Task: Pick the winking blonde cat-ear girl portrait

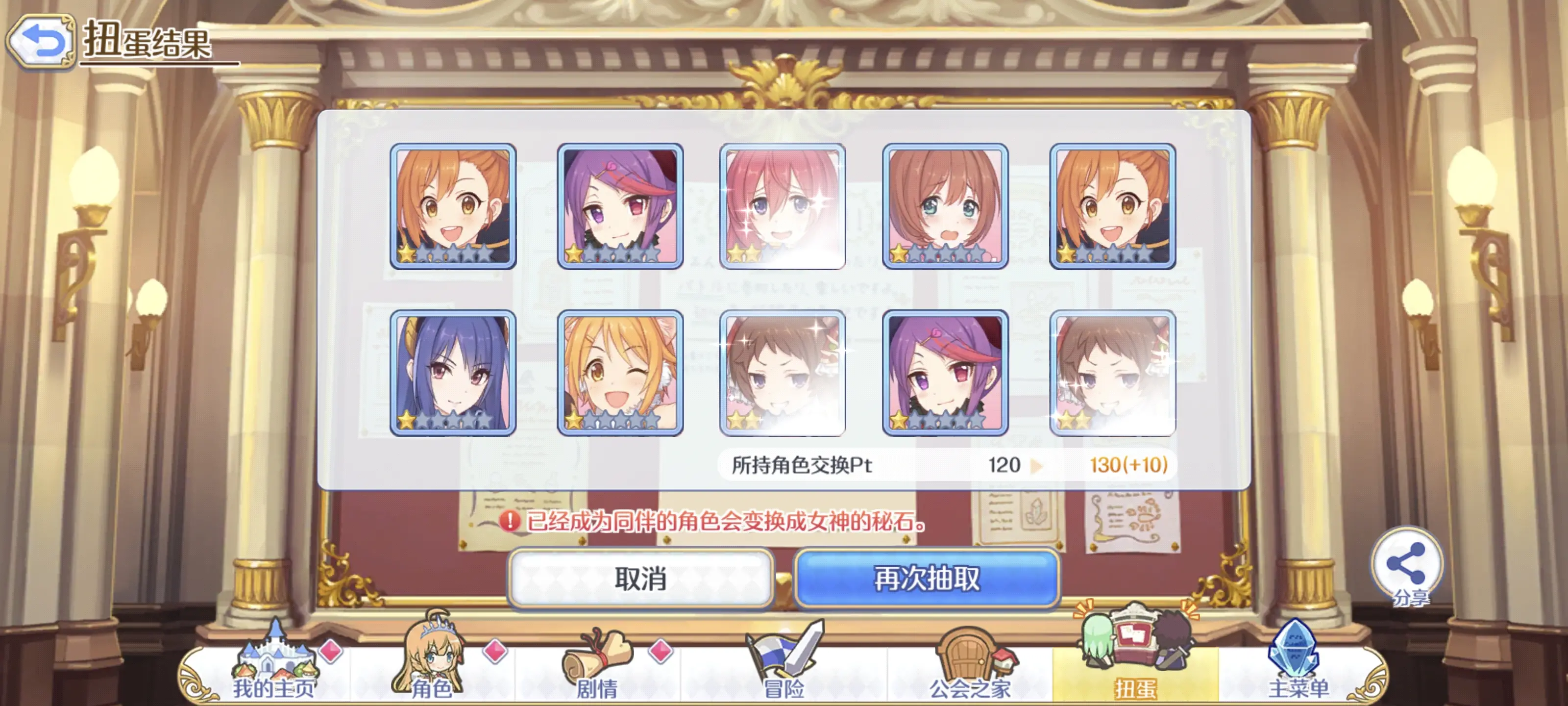Action: pos(620,373)
